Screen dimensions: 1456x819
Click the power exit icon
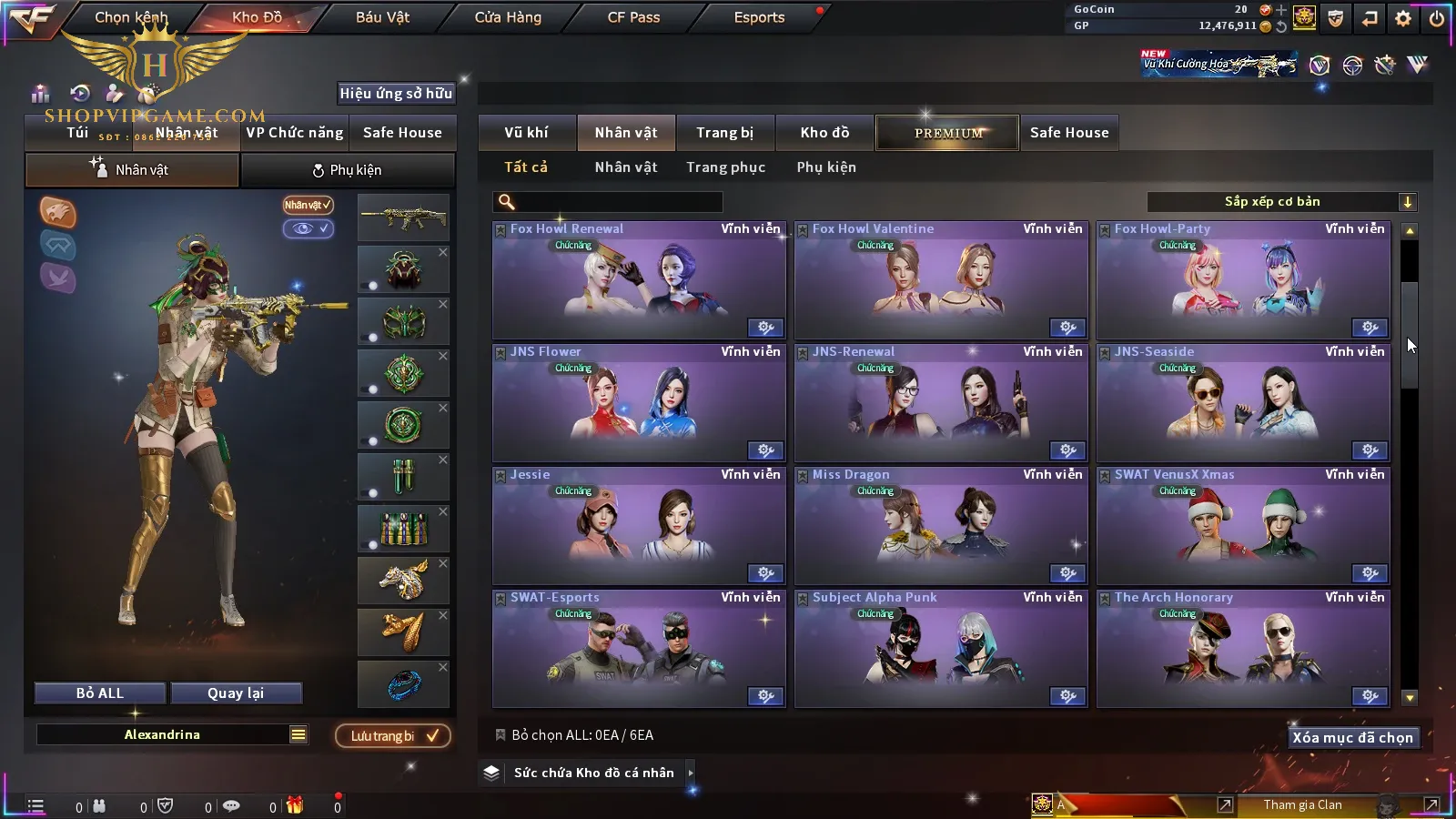click(1436, 18)
